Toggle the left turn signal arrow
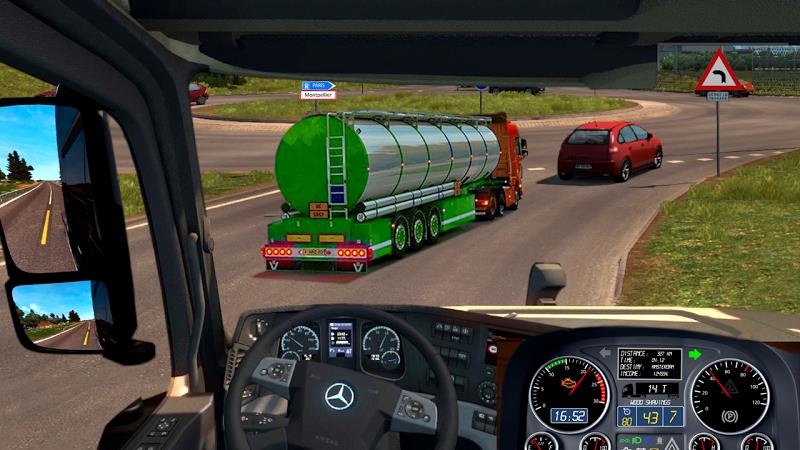The height and width of the screenshot is (450, 800). (x=604, y=353)
